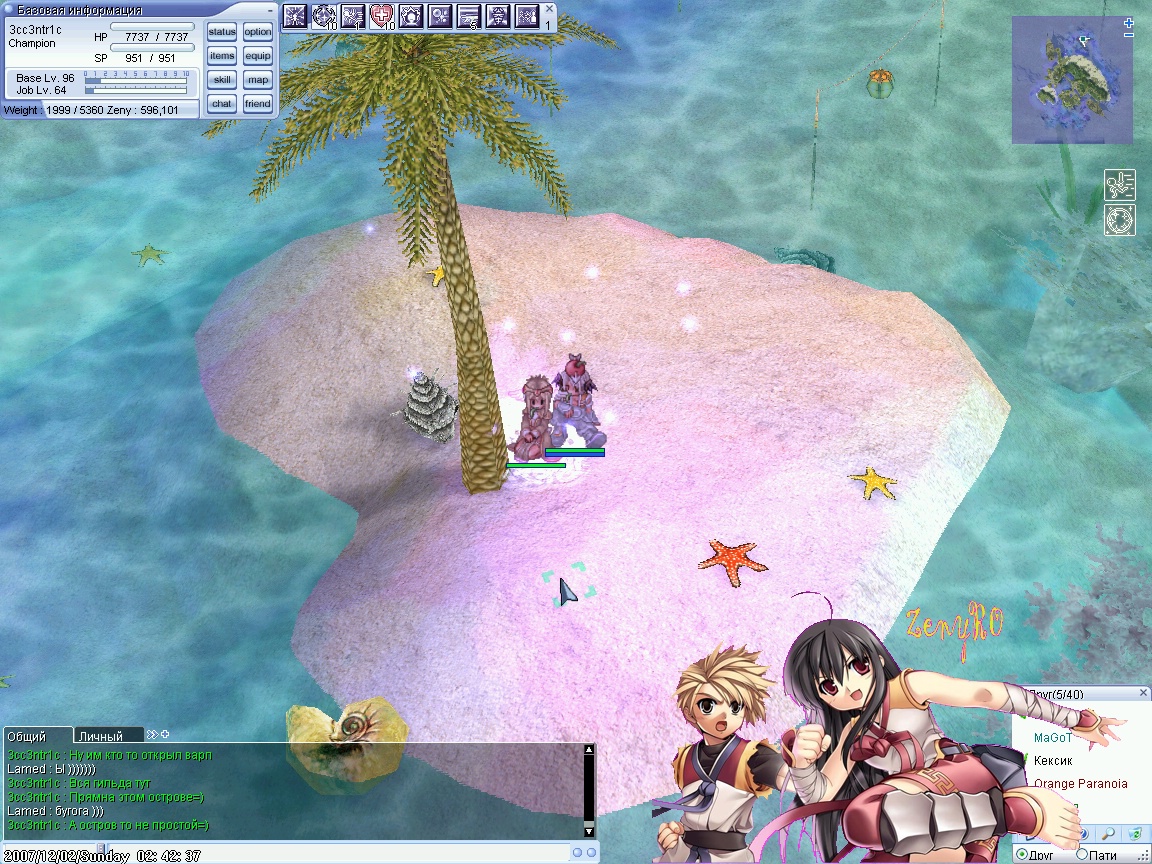Select friend Orange Paranoia in list
The height and width of the screenshot is (864, 1152).
point(1080,784)
